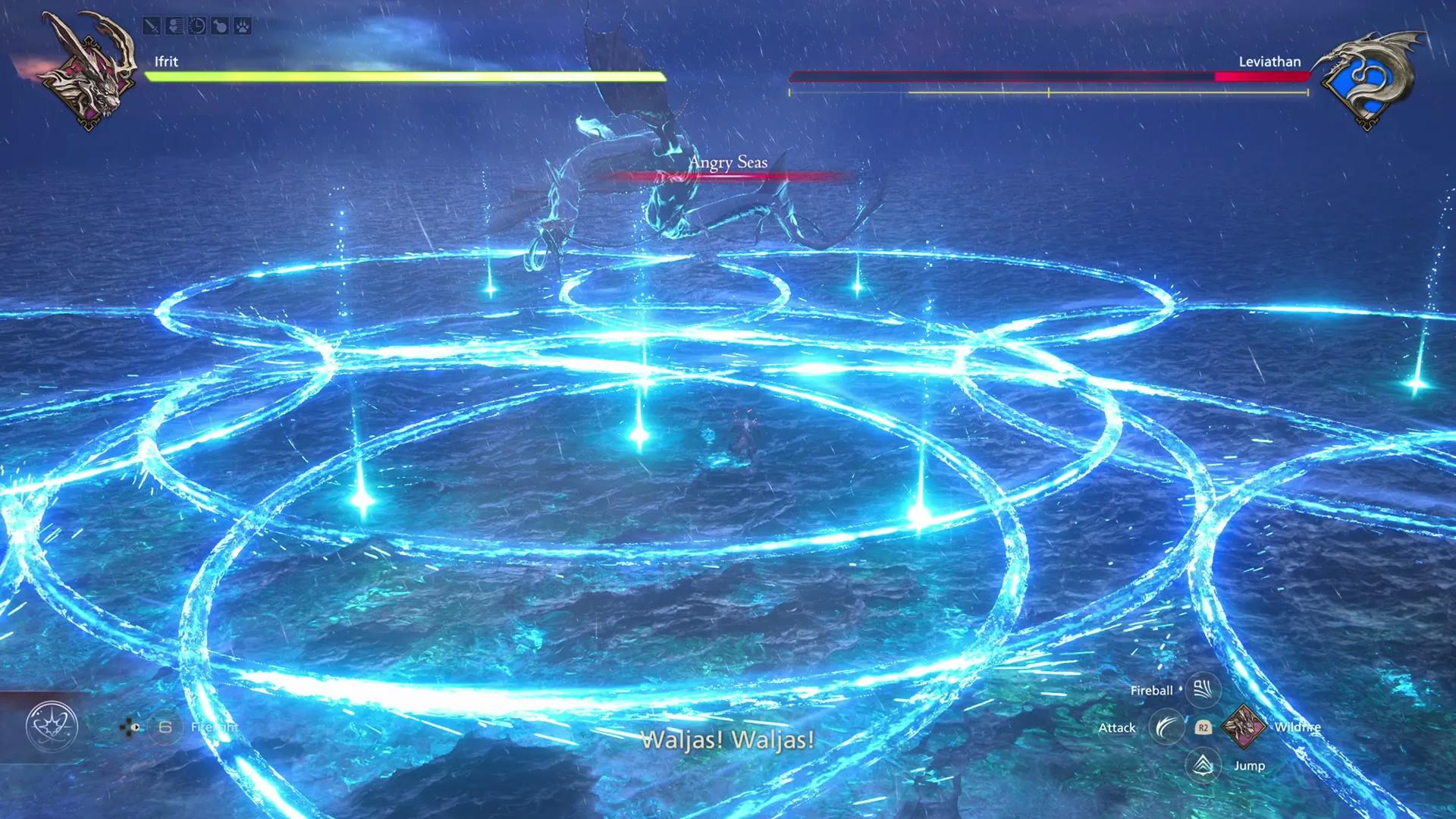Select the paw print companion icon
The width and height of the screenshot is (1456, 819).
click(243, 27)
